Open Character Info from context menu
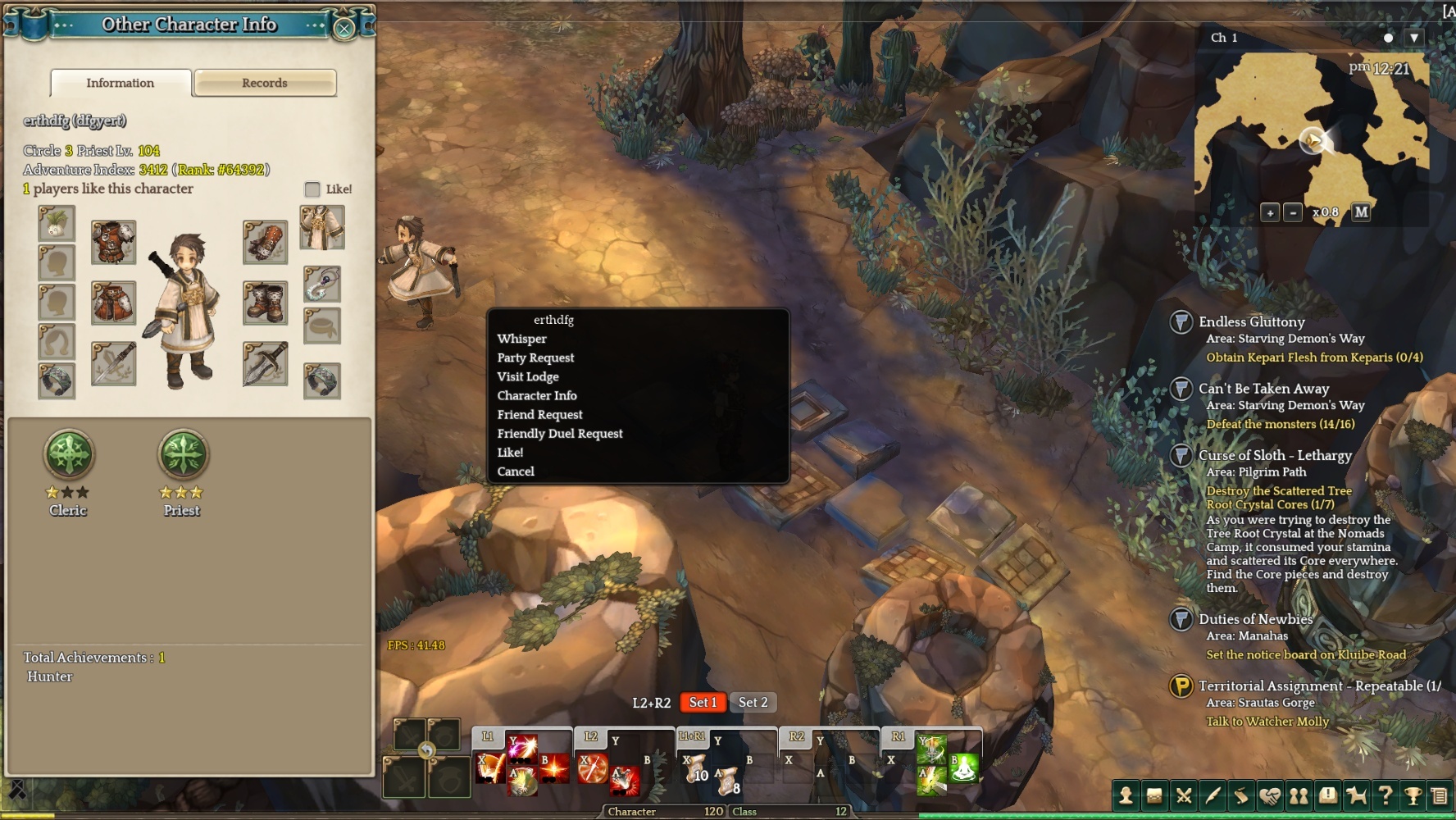This screenshot has width=1456, height=820. 537,395
